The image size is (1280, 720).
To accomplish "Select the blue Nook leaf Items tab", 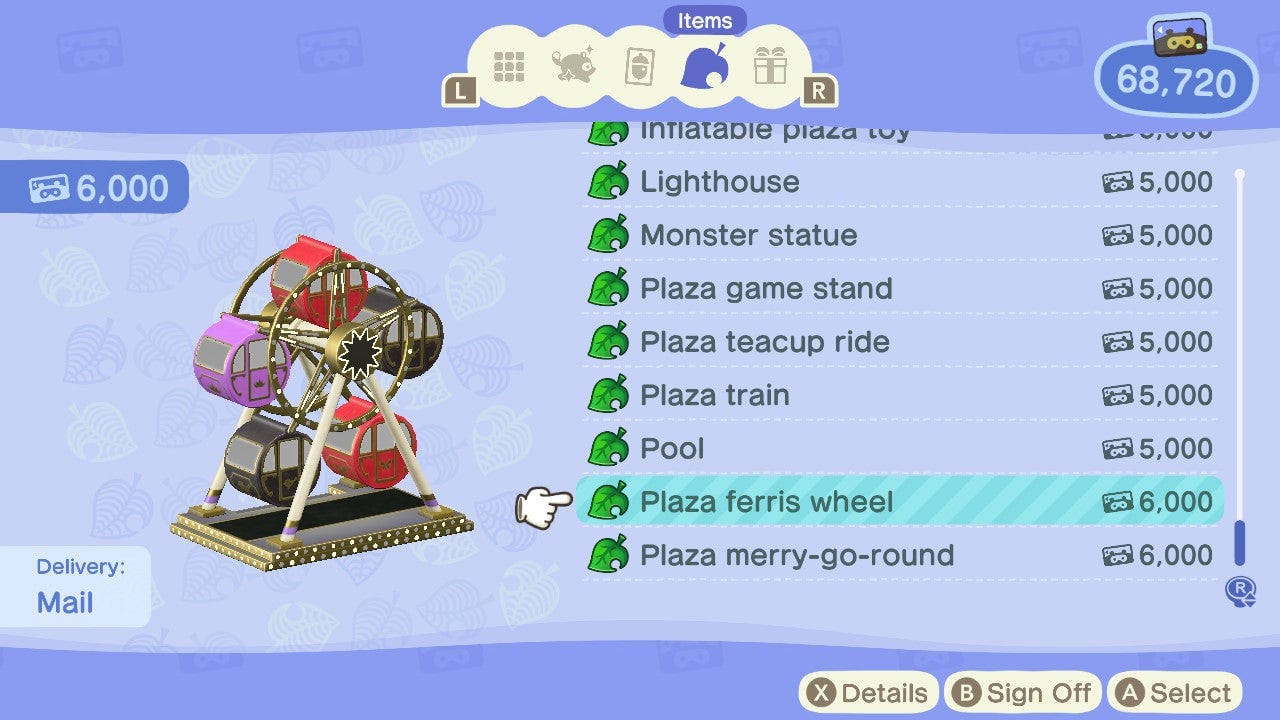I will 705,66.
